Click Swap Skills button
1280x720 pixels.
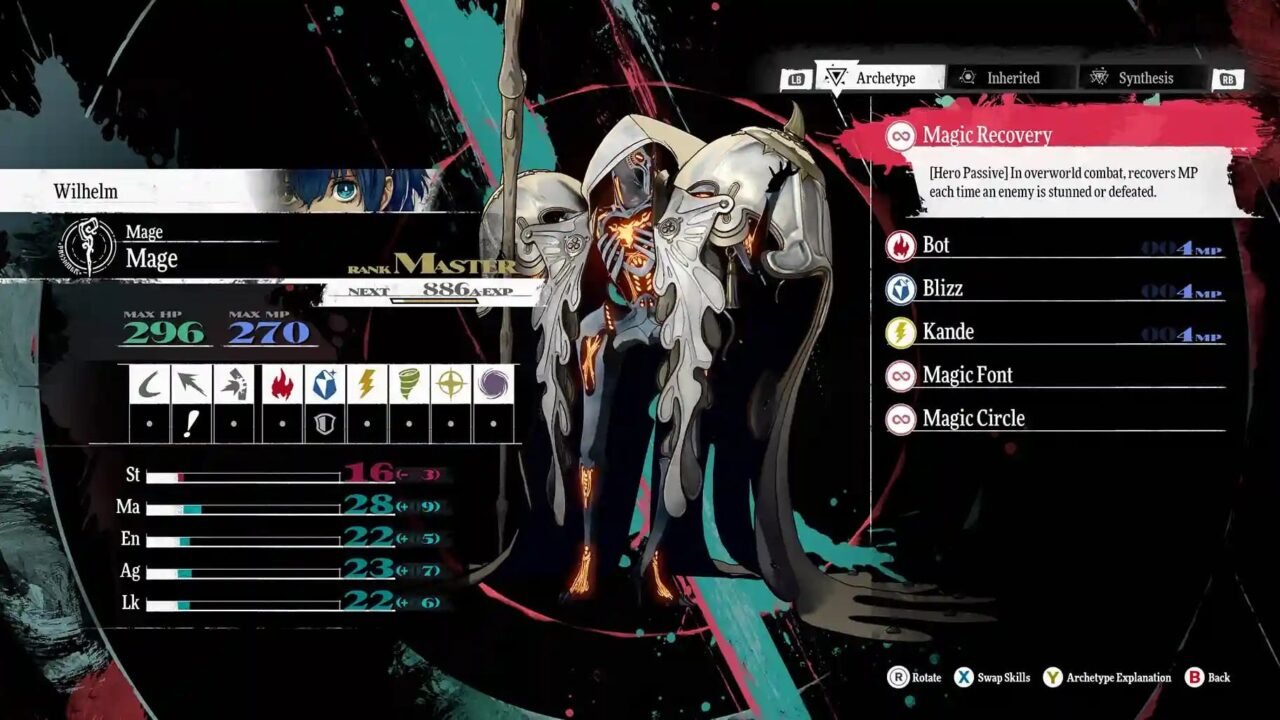click(999, 677)
